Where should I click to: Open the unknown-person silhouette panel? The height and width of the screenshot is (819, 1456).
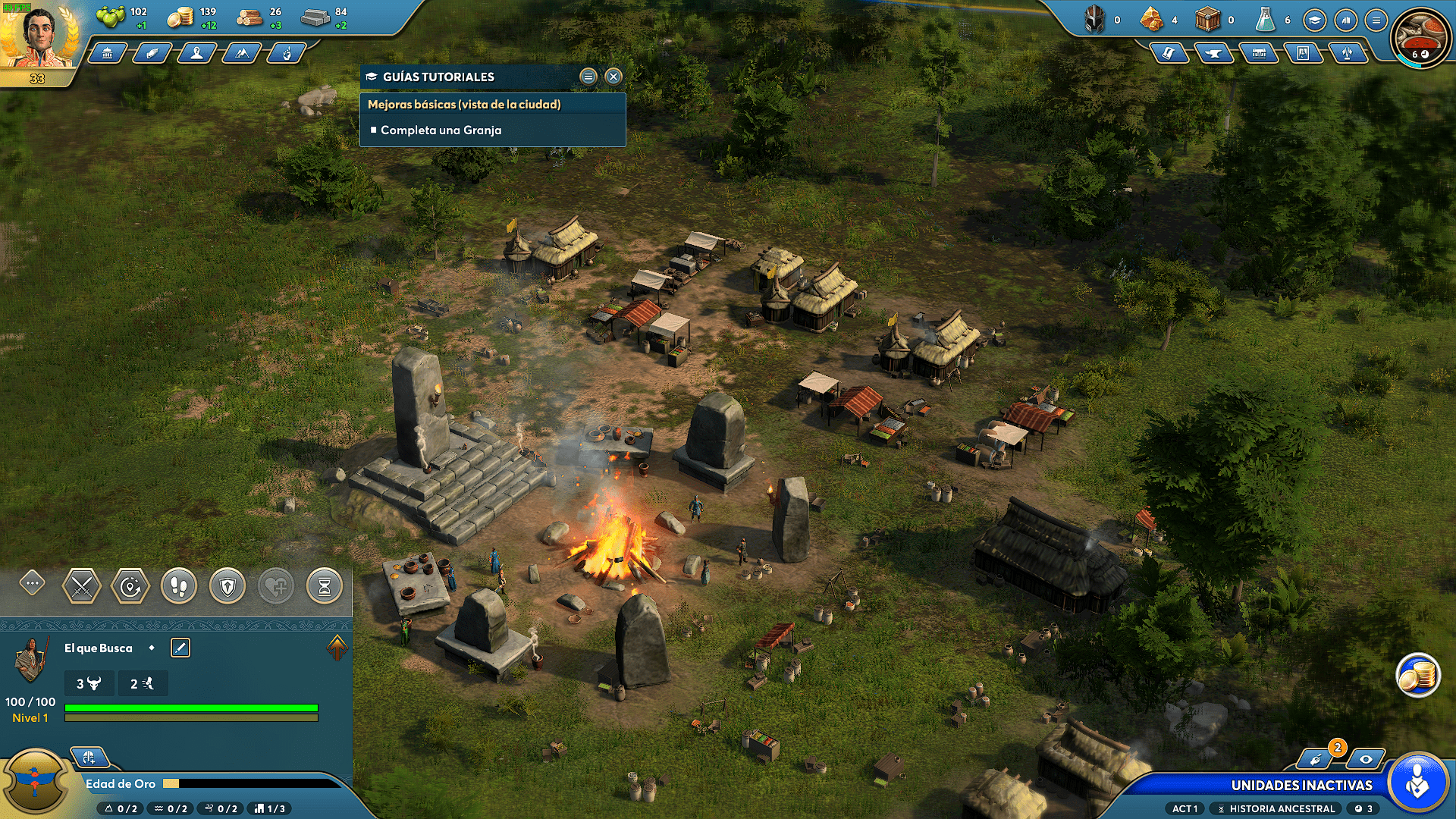[196, 53]
